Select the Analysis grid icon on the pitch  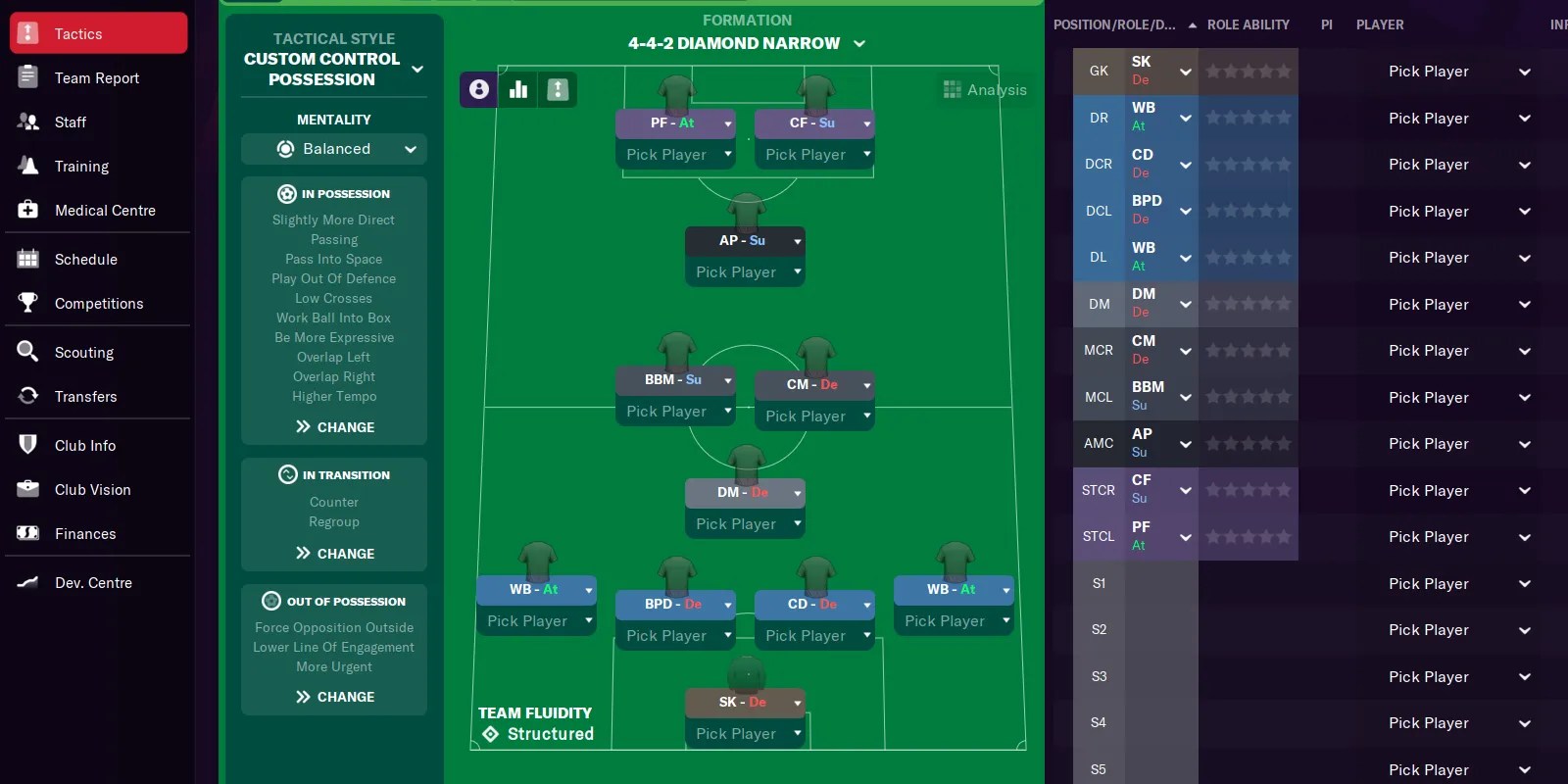point(952,89)
